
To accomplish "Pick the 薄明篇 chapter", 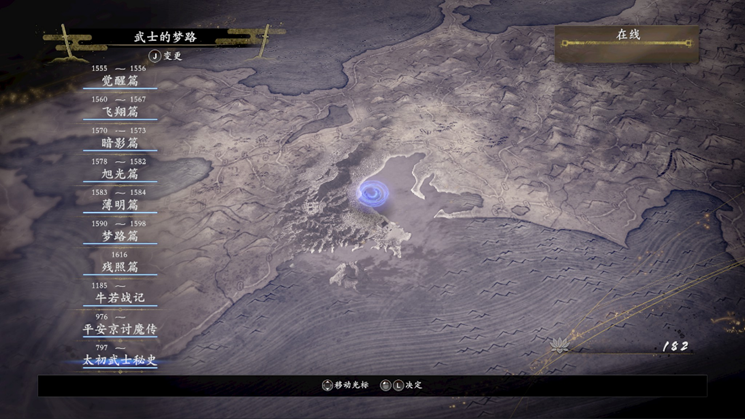I will (120, 205).
